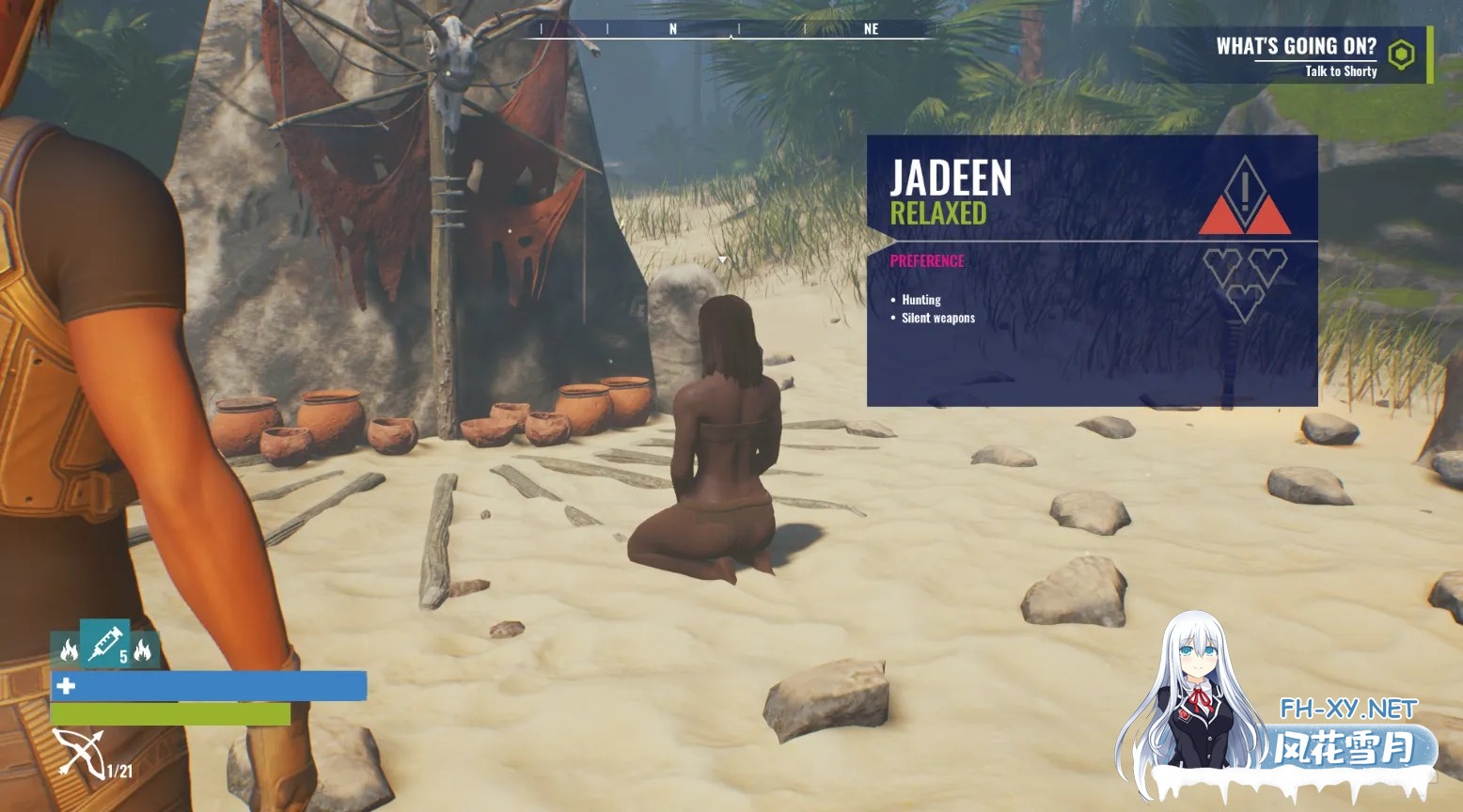The image size is (1463, 812).
Task: Select the flame item right of the syringe
Action: point(143,650)
